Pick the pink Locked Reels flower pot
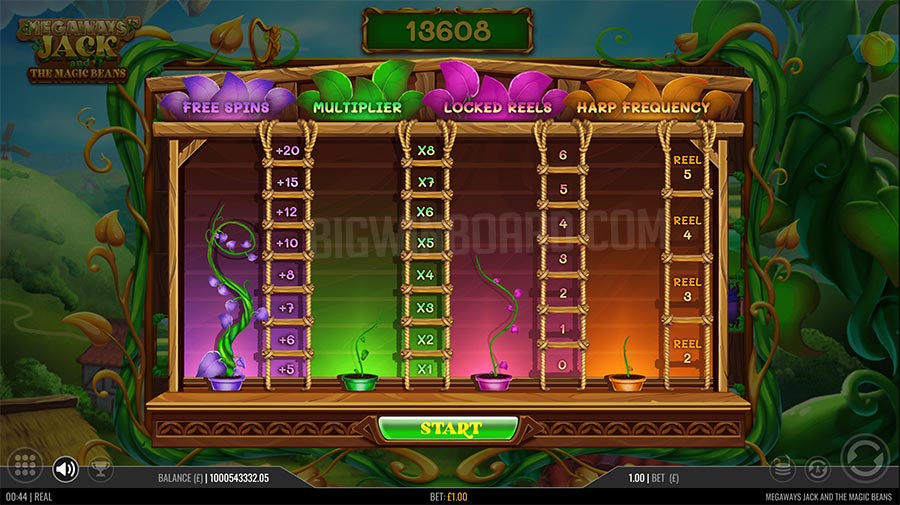The height and width of the screenshot is (505, 900). (x=490, y=381)
